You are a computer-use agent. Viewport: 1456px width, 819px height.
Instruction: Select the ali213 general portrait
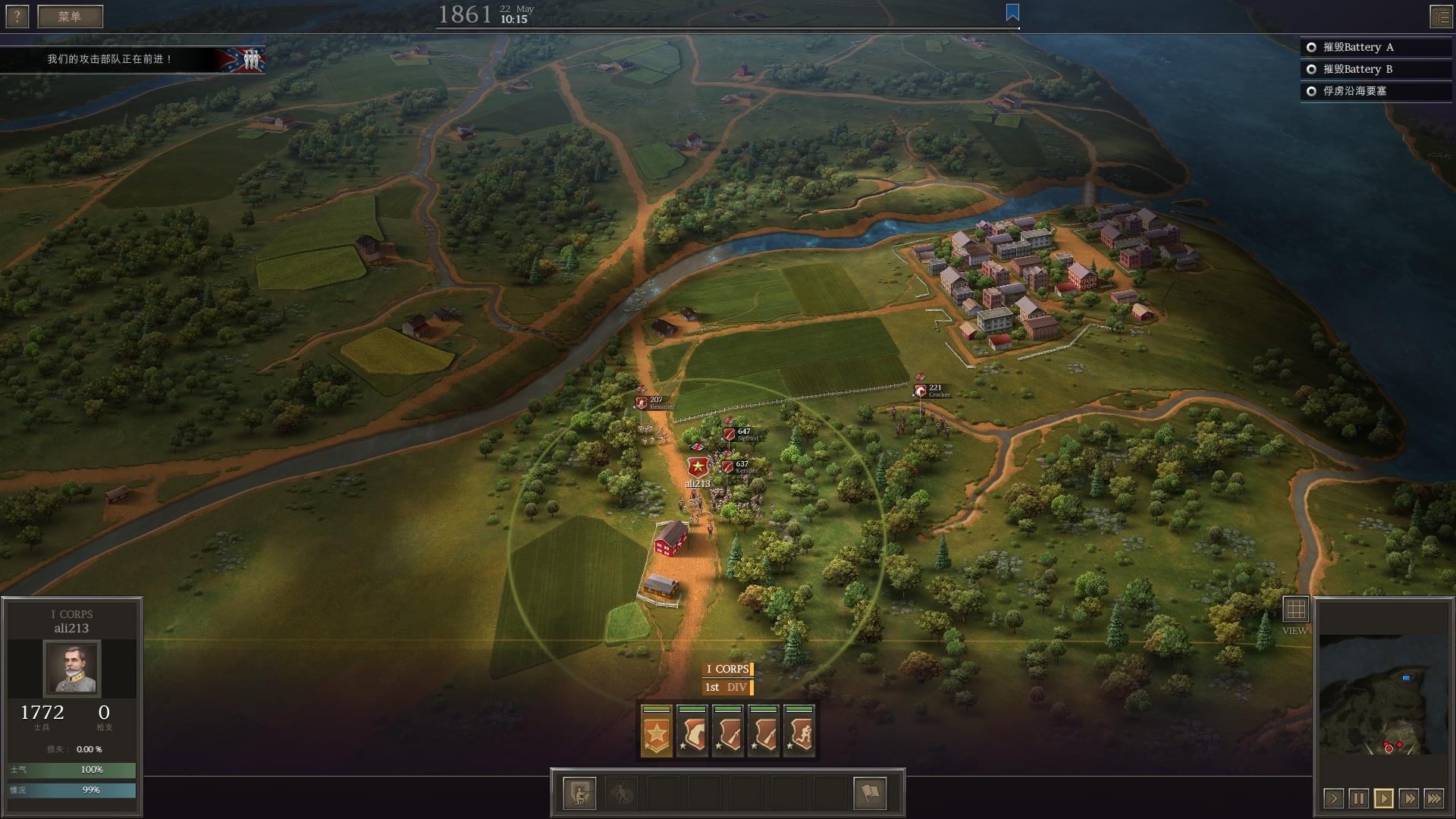71,668
